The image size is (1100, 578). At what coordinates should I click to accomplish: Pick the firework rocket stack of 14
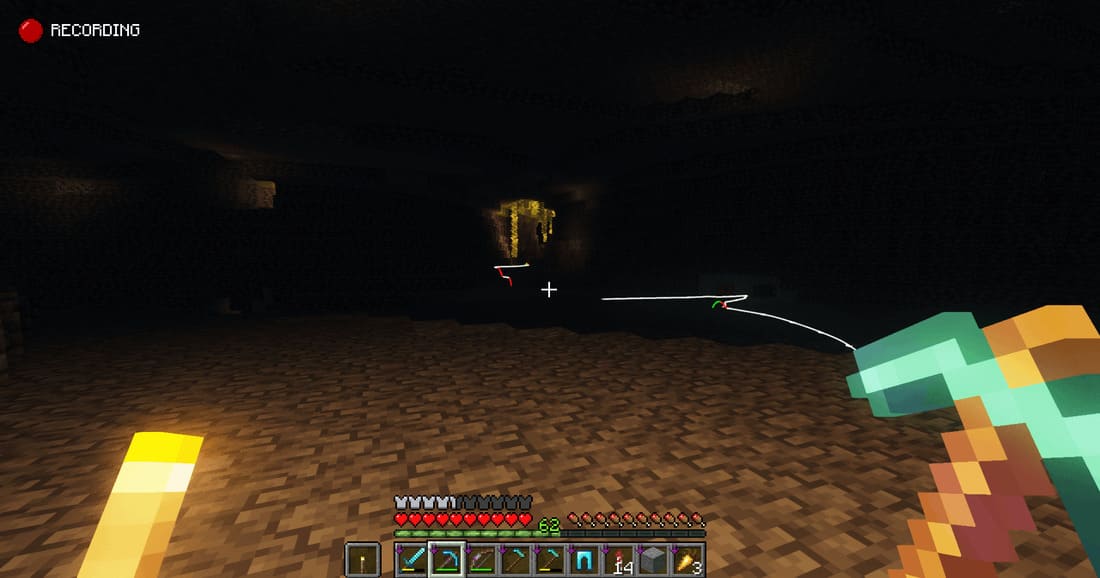click(x=620, y=560)
